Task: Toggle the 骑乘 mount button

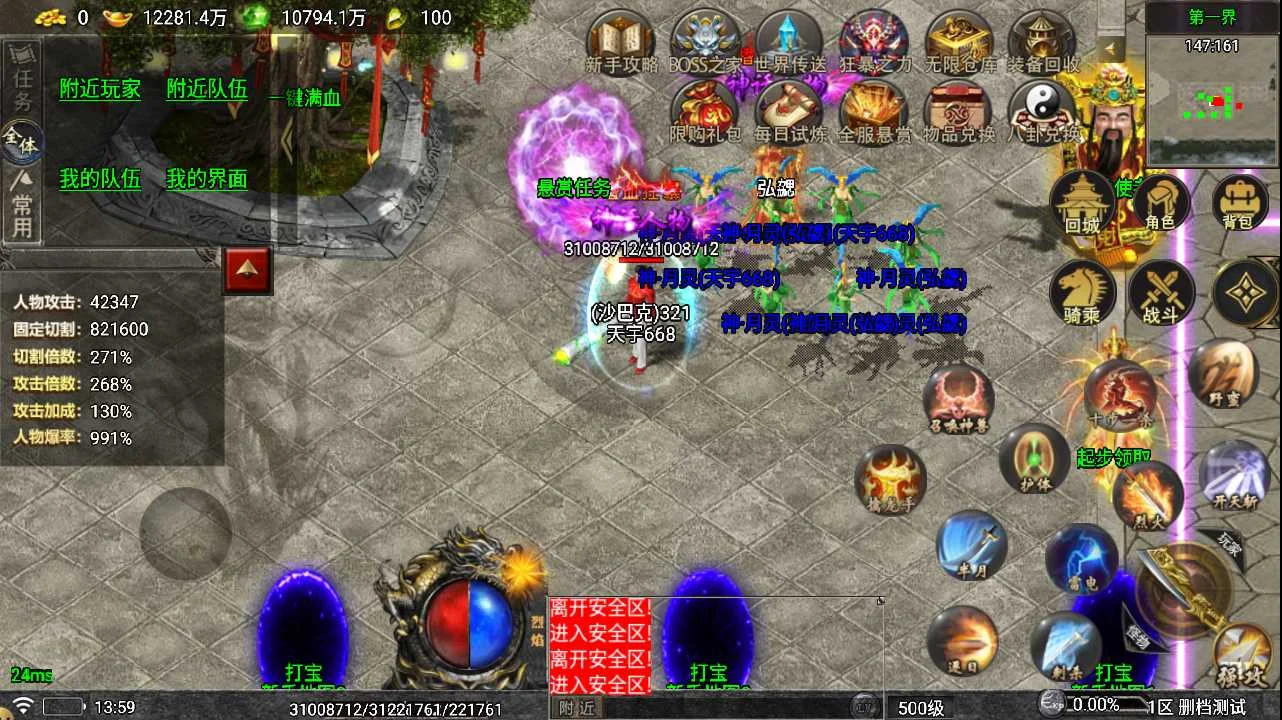Action: click(x=1082, y=293)
